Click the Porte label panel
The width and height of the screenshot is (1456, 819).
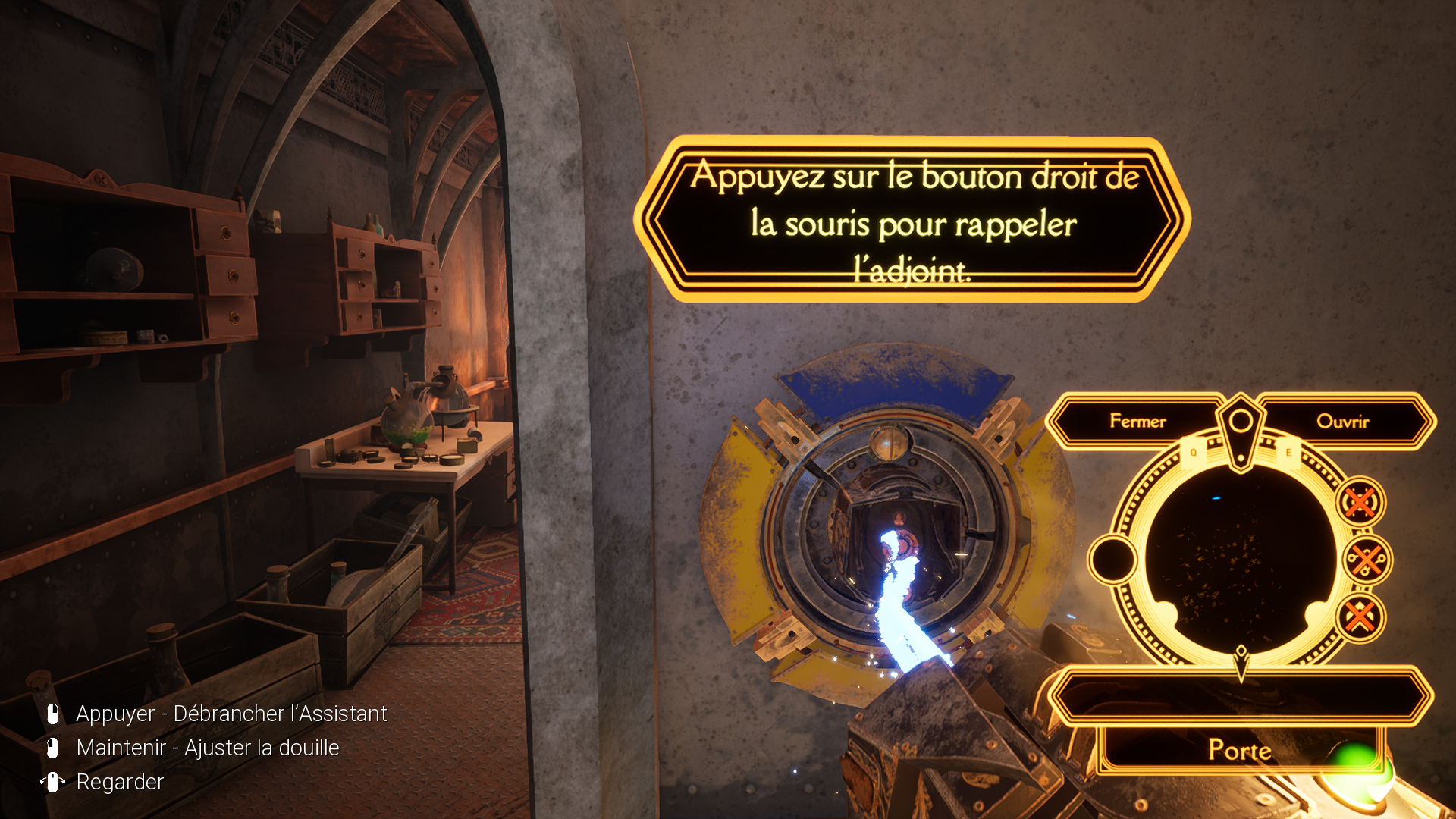(x=1239, y=750)
